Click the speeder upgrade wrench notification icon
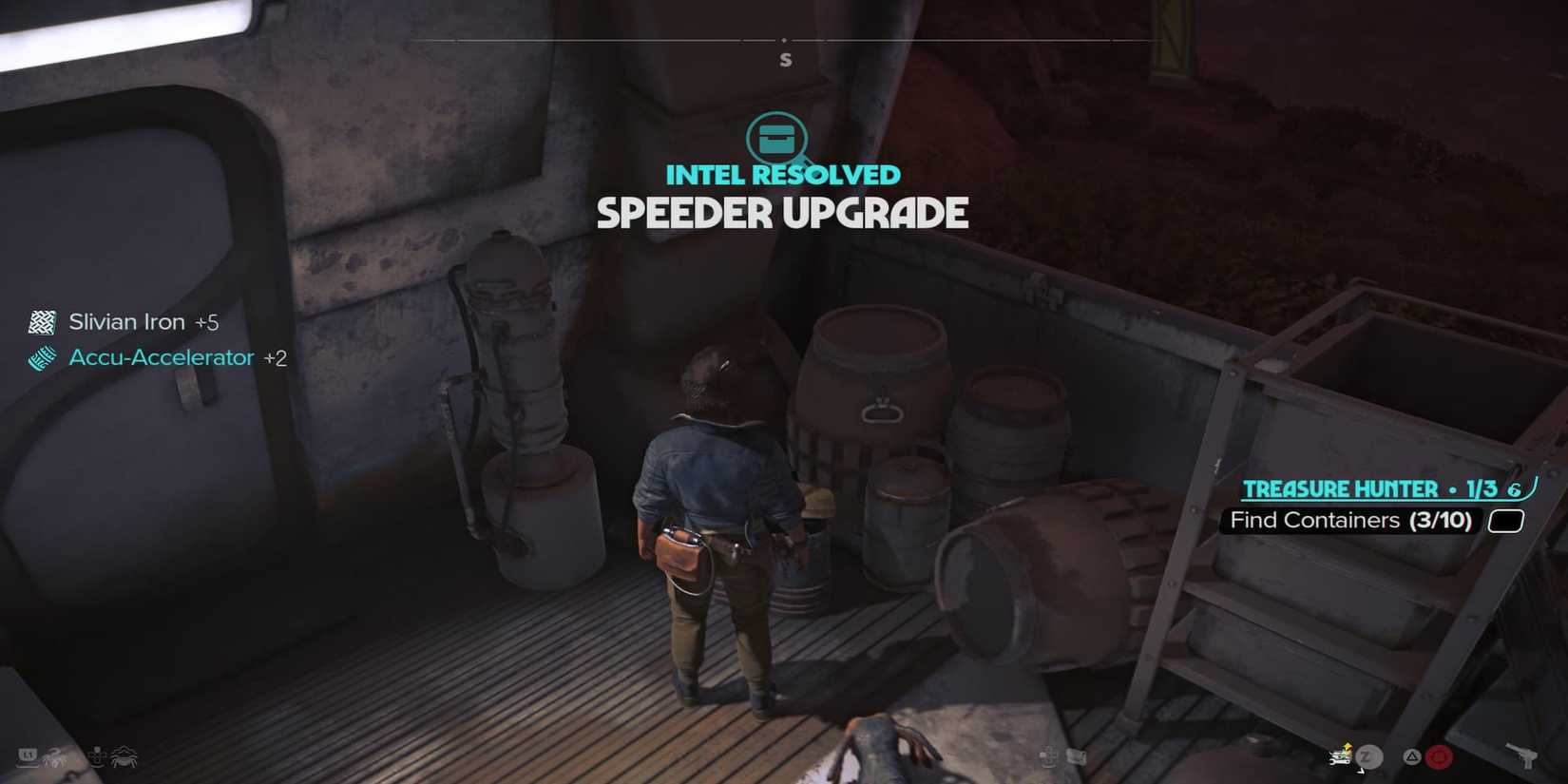The image size is (1568, 784). pos(1339,757)
